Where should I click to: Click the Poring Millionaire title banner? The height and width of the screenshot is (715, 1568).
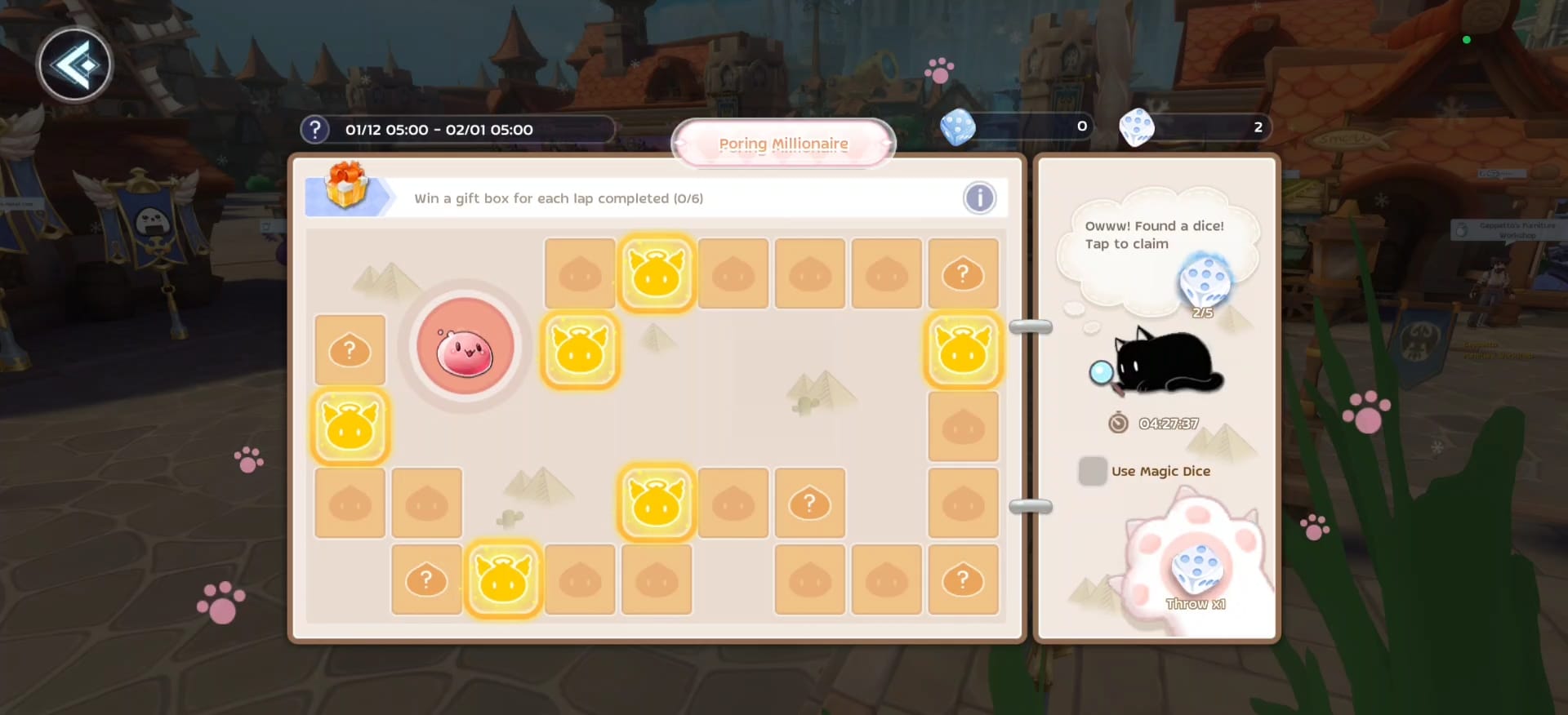[783, 144]
